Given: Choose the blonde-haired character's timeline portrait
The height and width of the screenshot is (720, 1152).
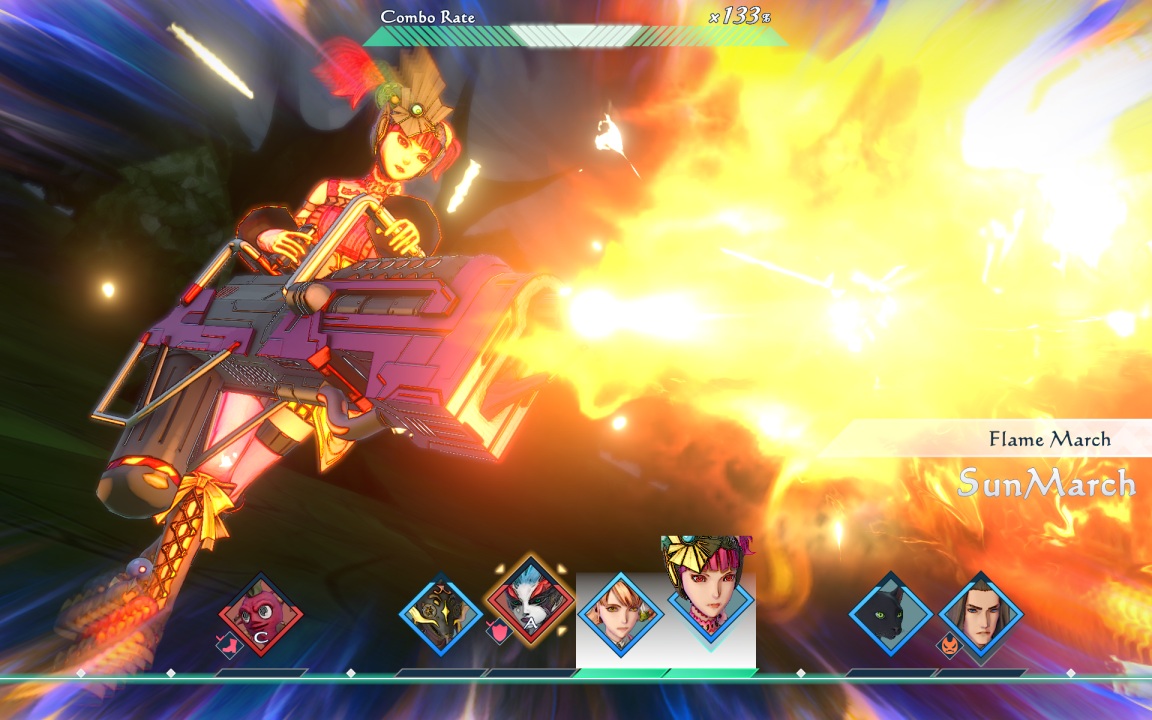Looking at the screenshot, I should coord(620,613).
